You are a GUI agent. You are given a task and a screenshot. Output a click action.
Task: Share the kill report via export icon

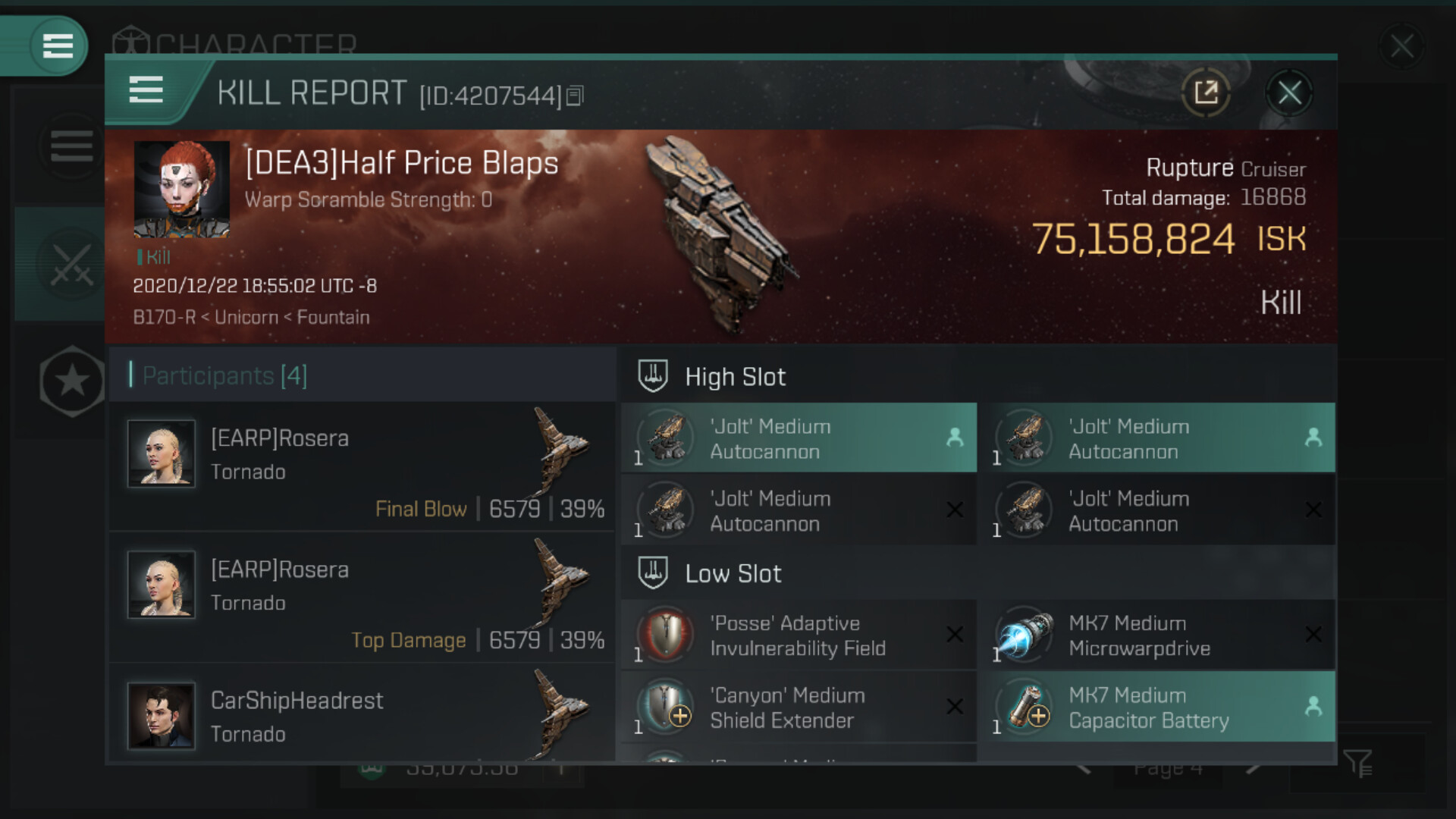1205,93
